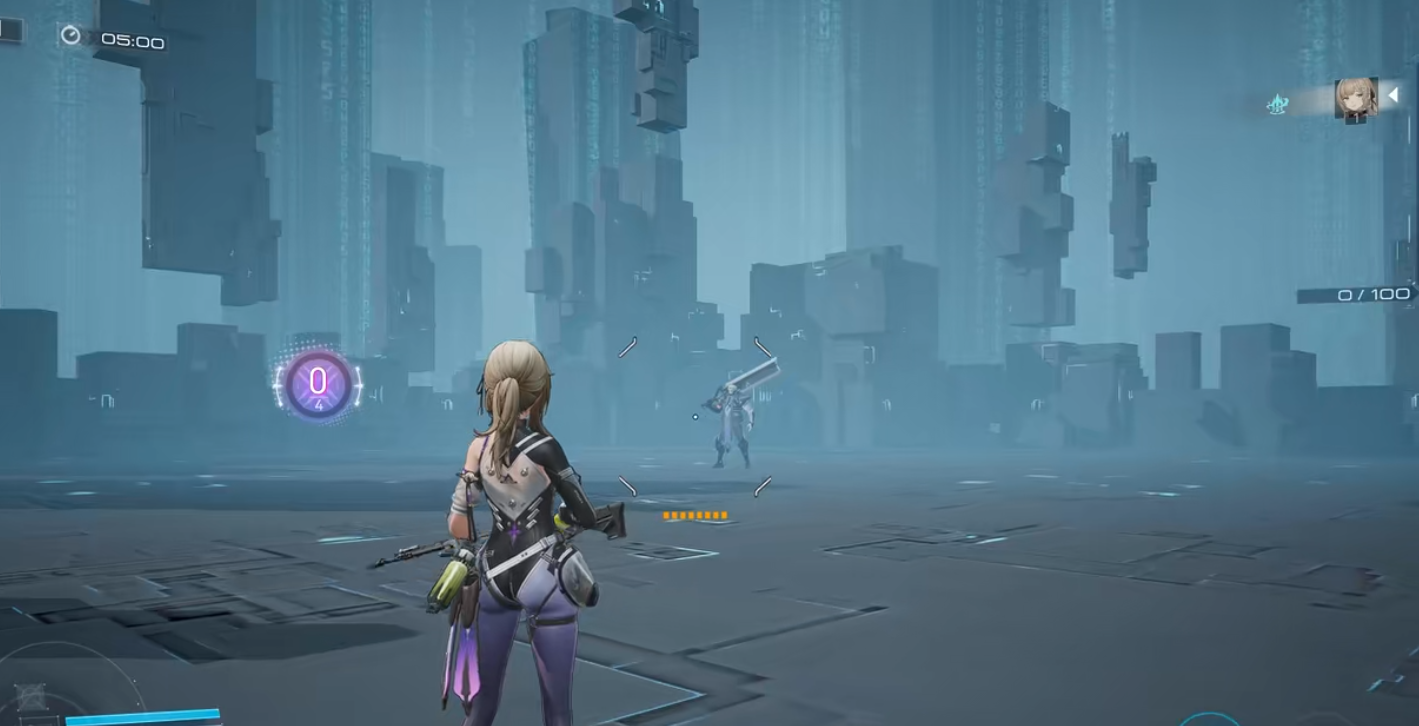Select the blonde character portrait

tap(1355, 99)
